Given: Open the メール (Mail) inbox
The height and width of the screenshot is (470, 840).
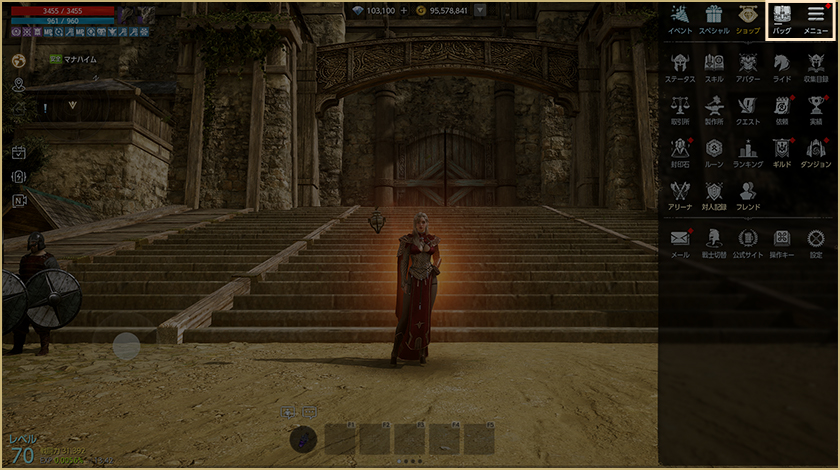Looking at the screenshot, I should pyautogui.click(x=680, y=241).
